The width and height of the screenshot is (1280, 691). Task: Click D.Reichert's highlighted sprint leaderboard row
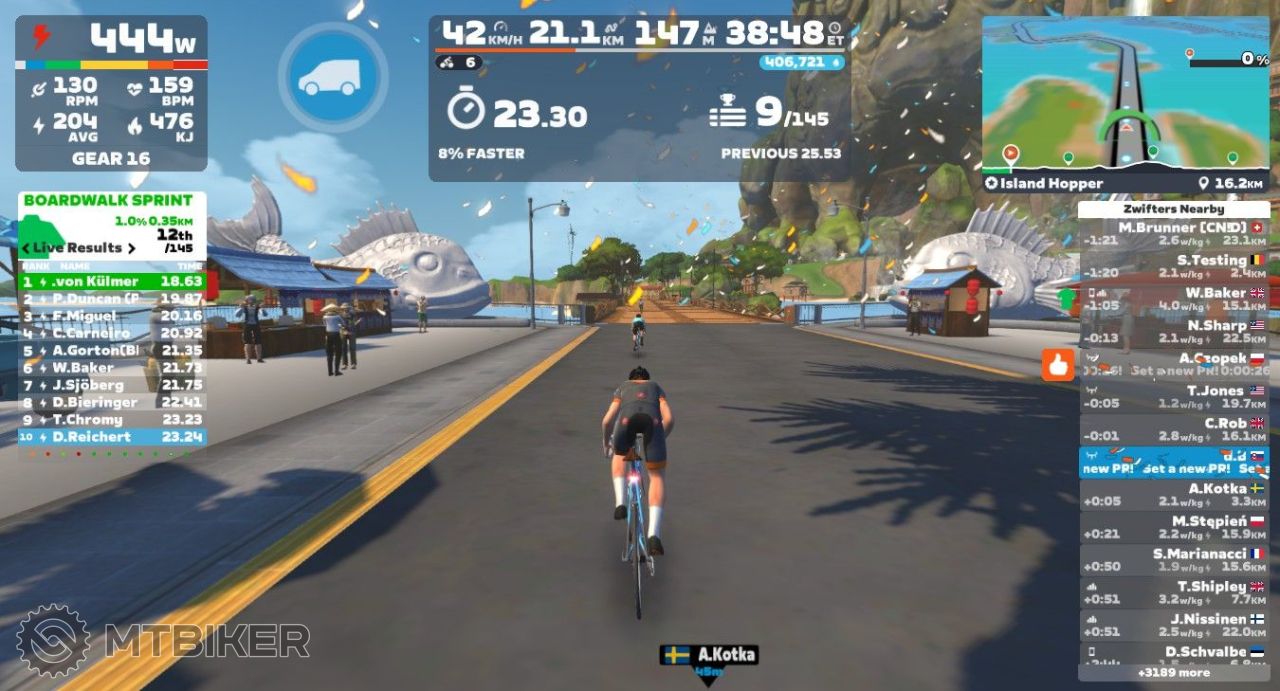(112, 437)
